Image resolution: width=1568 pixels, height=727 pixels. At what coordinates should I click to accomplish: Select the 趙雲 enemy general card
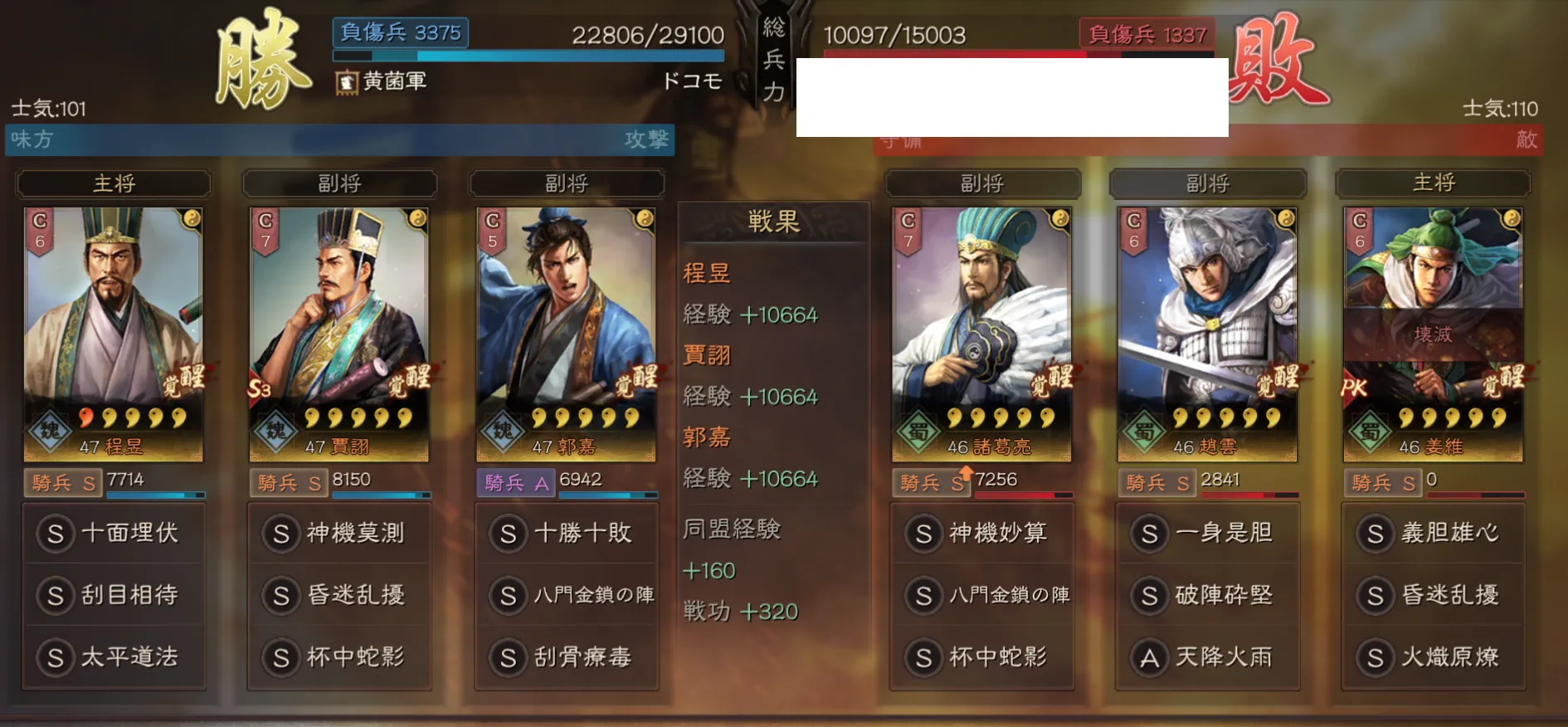coord(1207,334)
